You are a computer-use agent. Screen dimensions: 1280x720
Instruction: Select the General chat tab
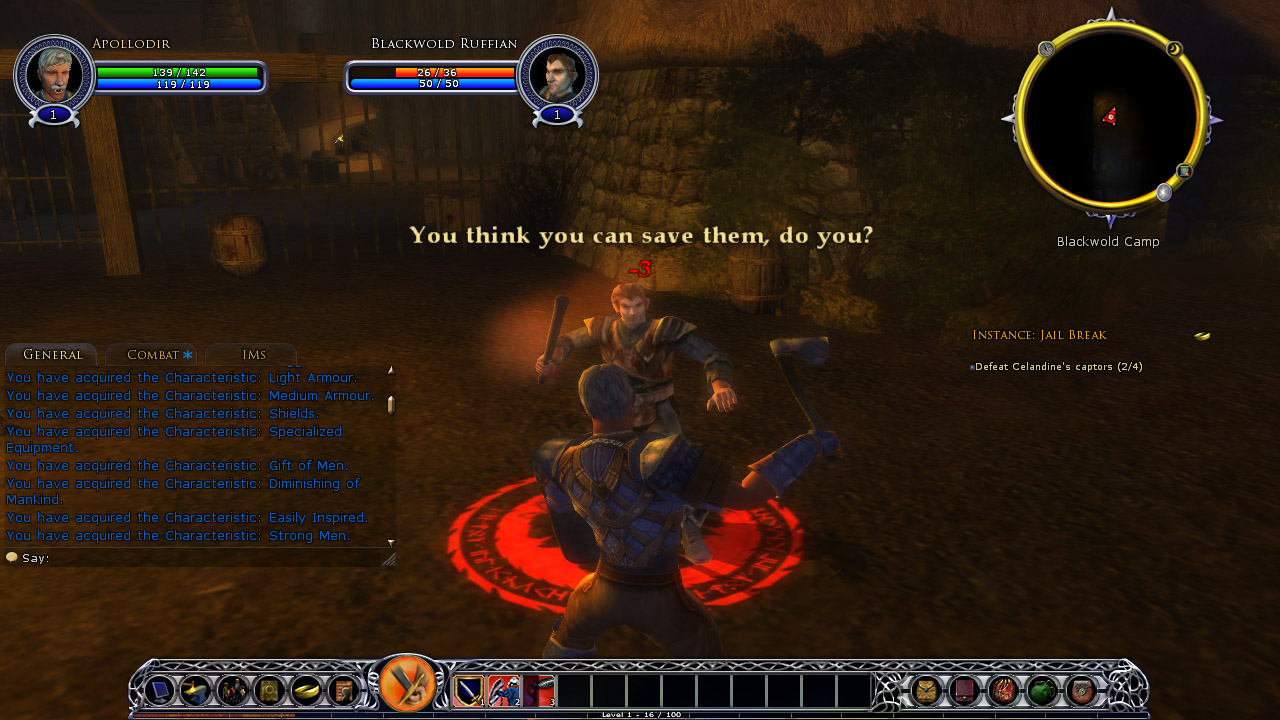[x=52, y=355]
